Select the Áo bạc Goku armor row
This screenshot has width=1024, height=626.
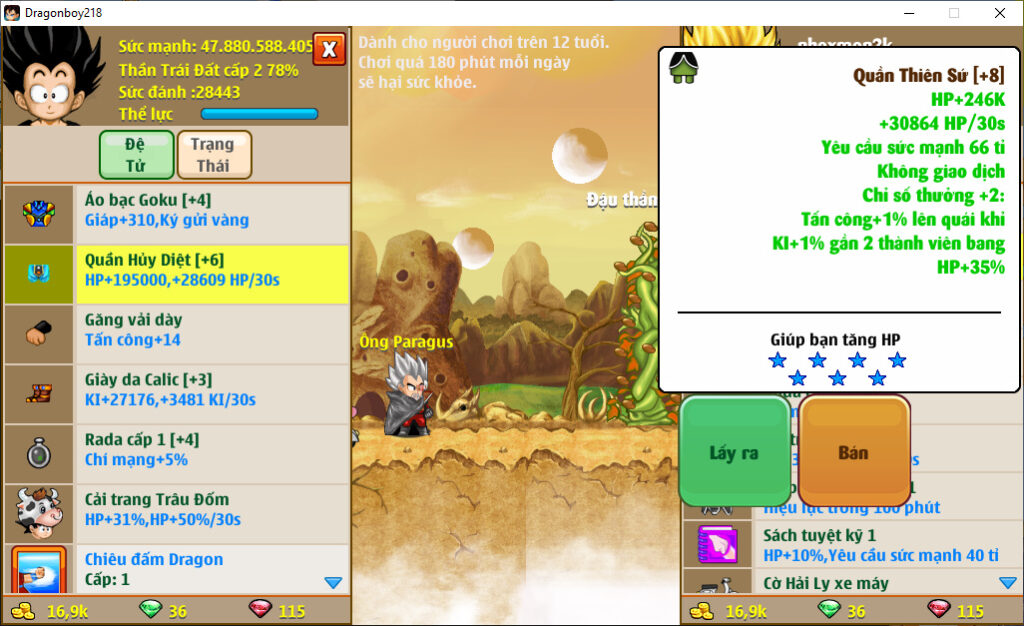pos(212,210)
